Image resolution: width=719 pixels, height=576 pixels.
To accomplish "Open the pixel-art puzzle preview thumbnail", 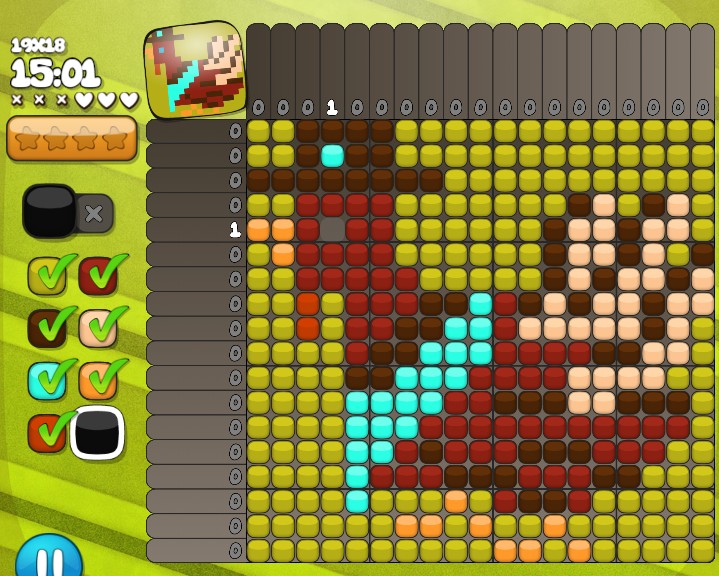I will click(x=196, y=68).
